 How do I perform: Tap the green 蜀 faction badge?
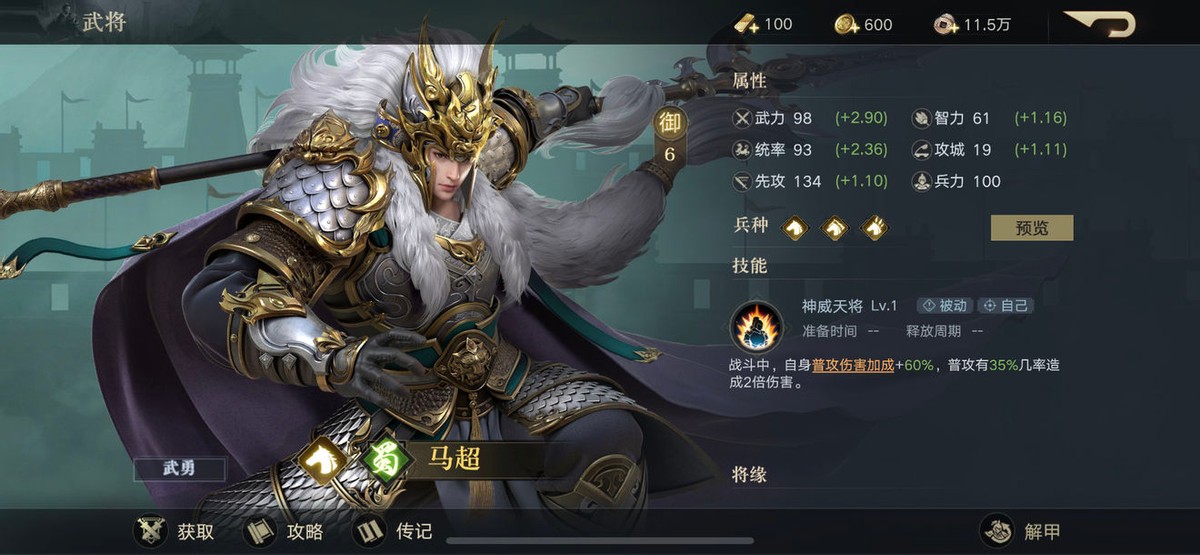(382, 459)
